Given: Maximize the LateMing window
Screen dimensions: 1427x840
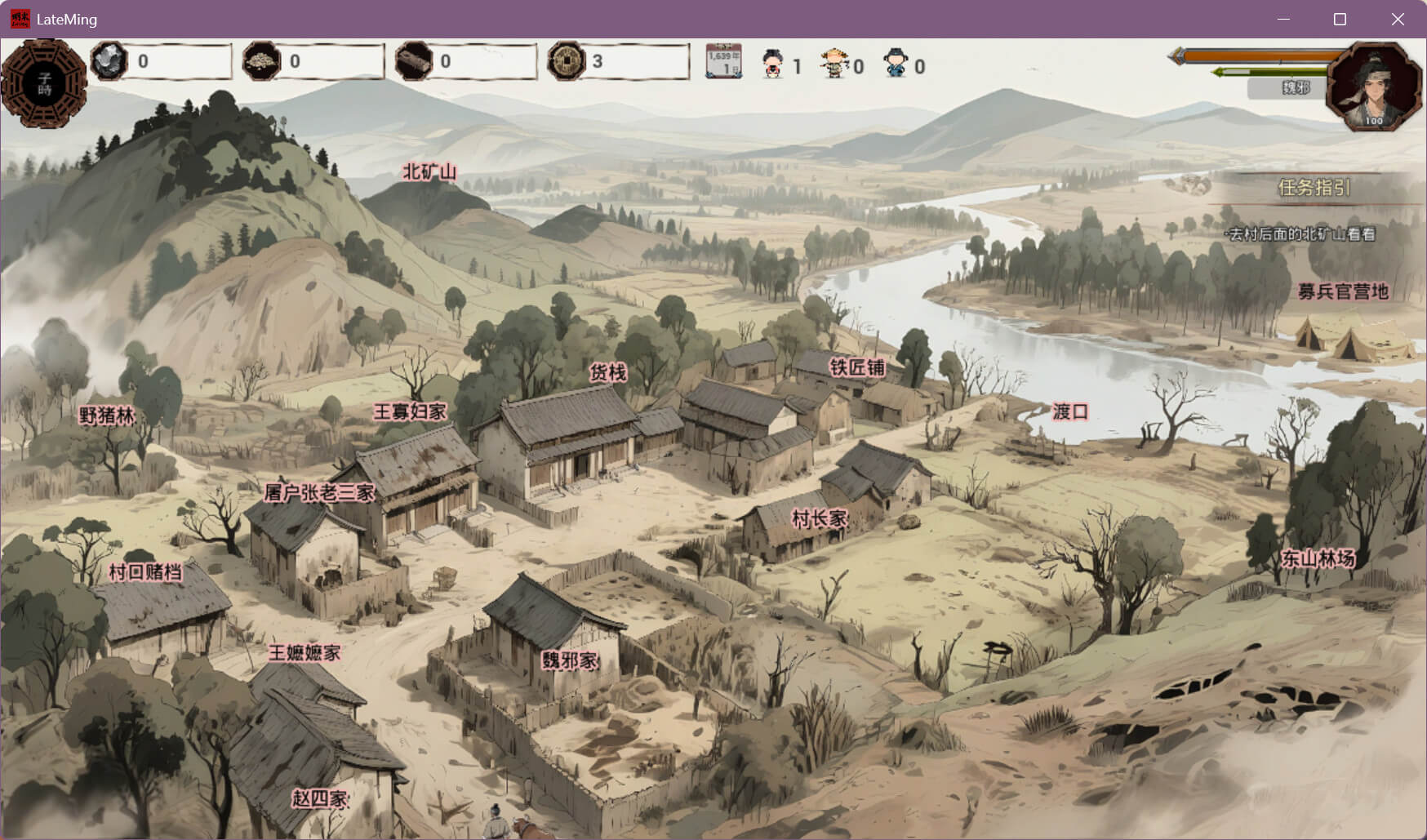Looking at the screenshot, I should pos(1340,19).
